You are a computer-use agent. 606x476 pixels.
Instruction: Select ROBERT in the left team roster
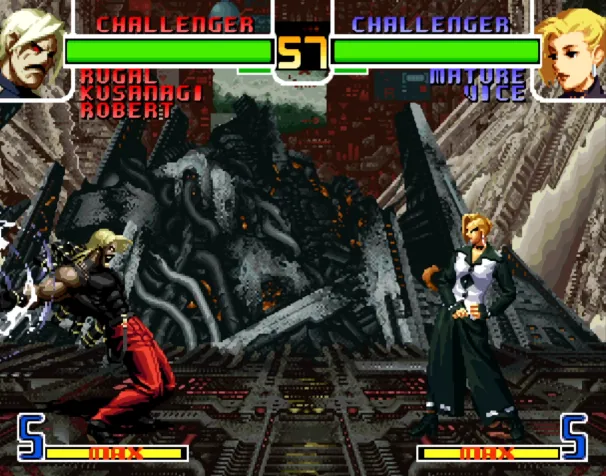click(125, 110)
